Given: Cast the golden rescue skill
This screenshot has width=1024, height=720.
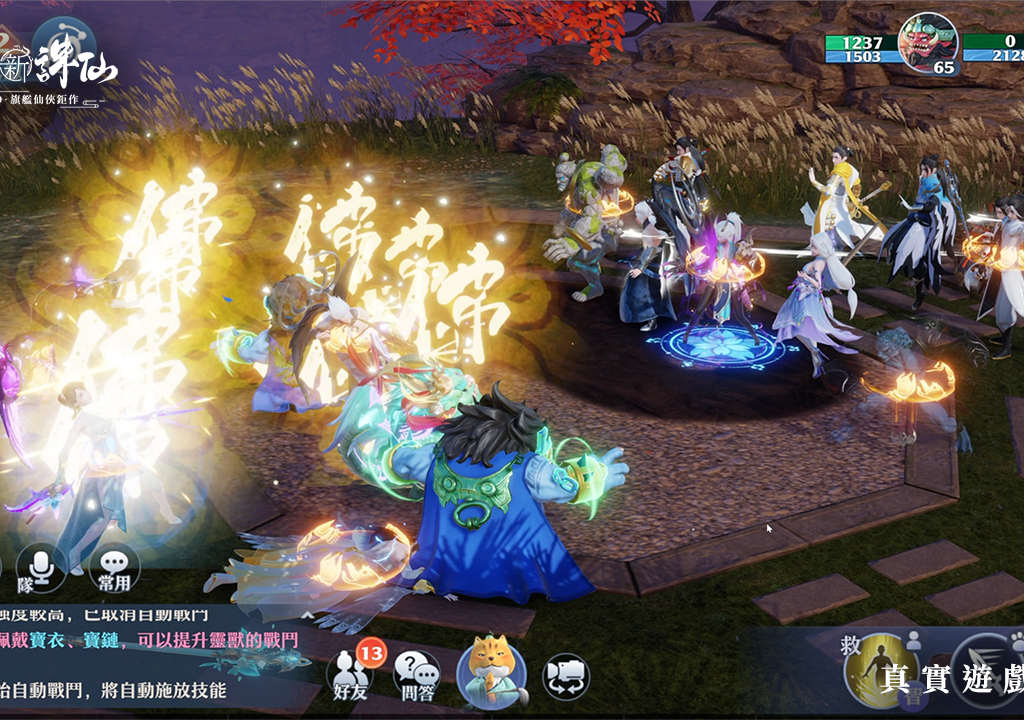Looking at the screenshot, I should pyautogui.click(x=881, y=668).
